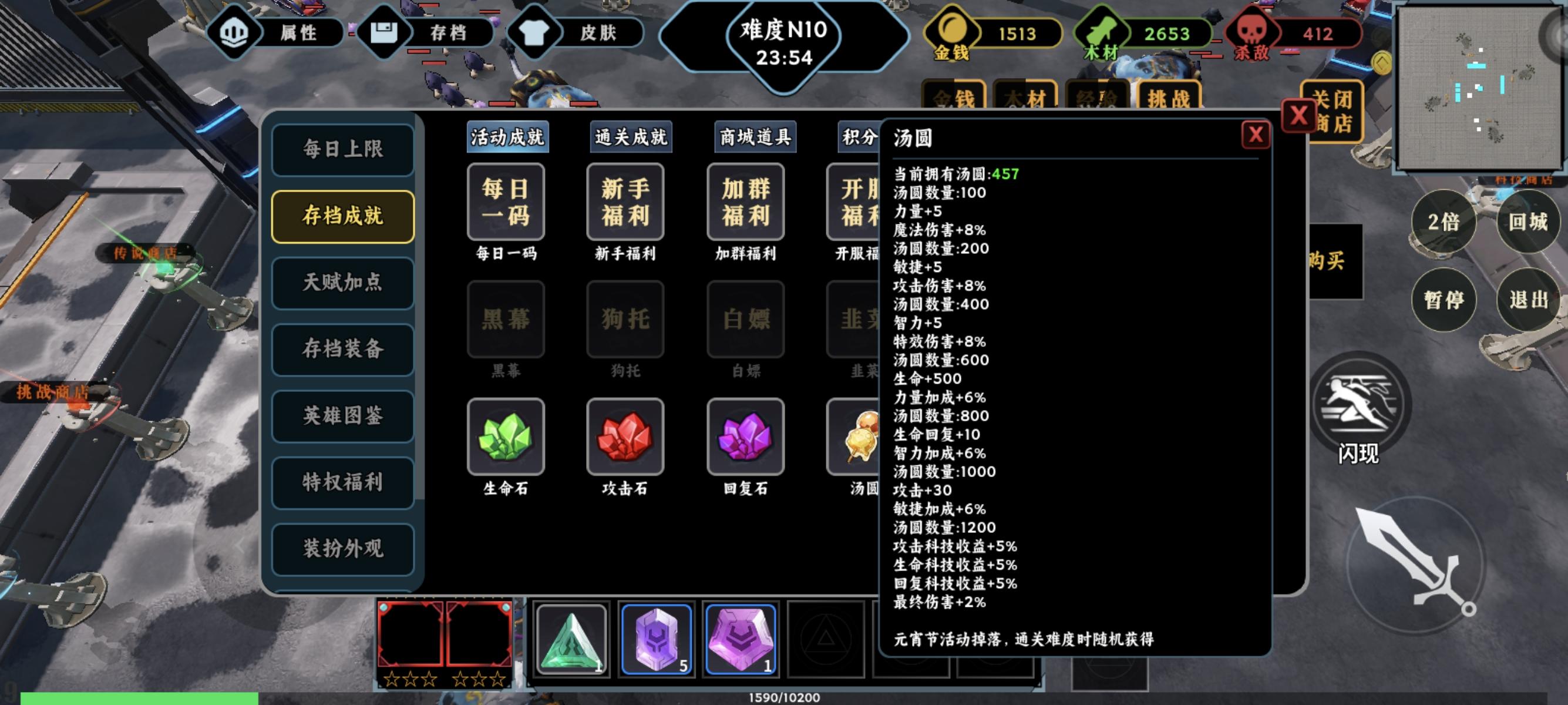Select 英雄图鉴 in the sidebar menu

click(x=343, y=415)
